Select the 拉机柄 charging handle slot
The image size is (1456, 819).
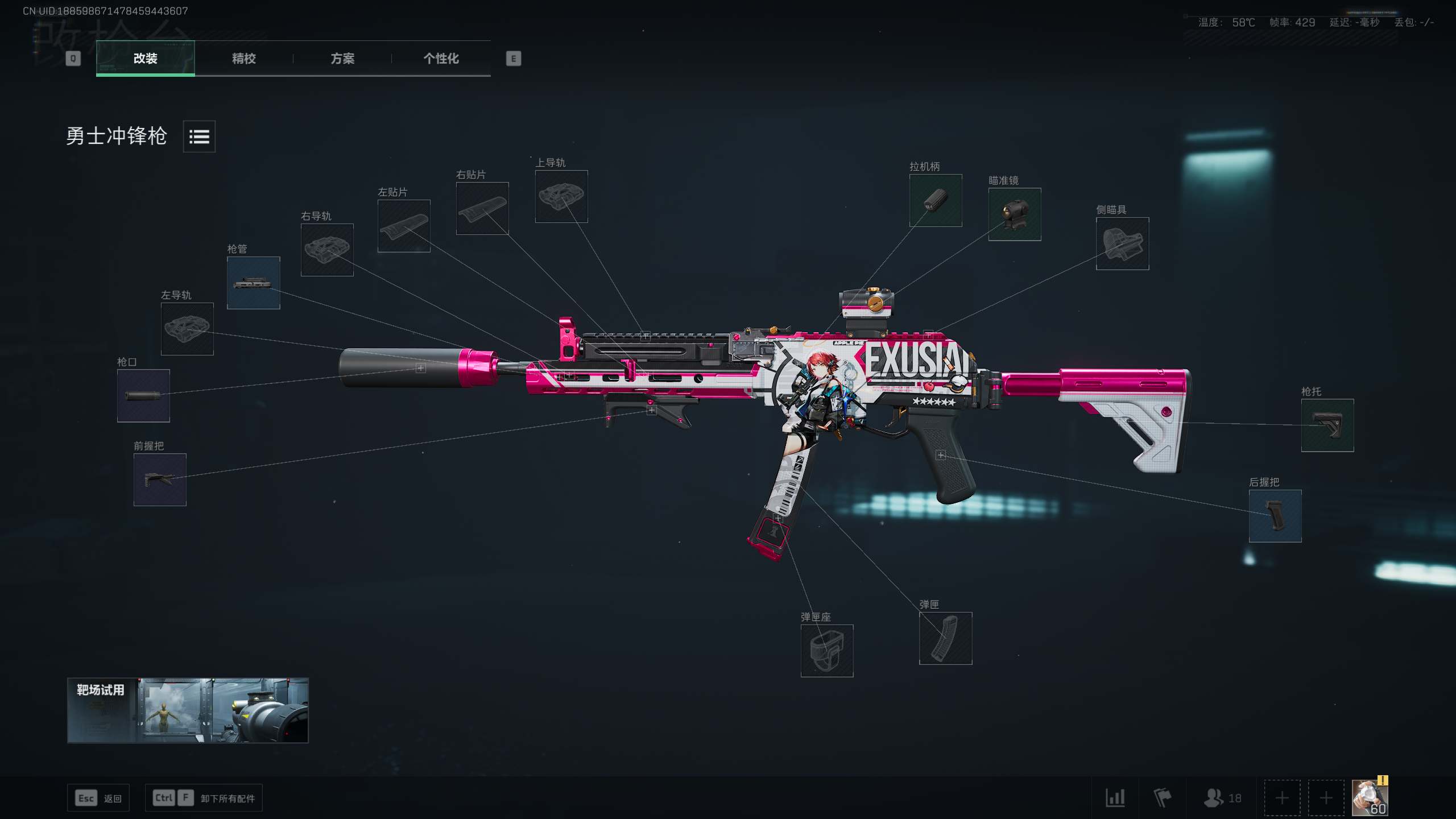(936, 200)
